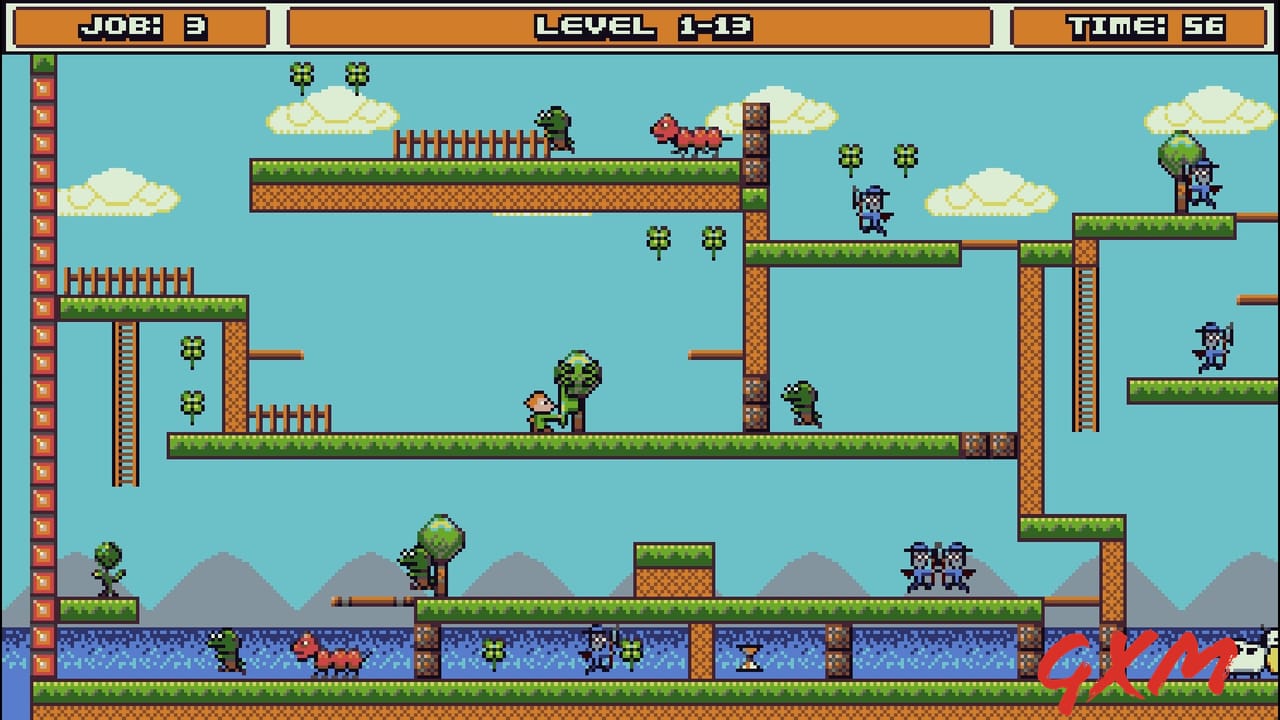Select the soldier standing in the water channel
Image resolution: width=1280 pixels, height=720 pixels.
(x=598, y=646)
